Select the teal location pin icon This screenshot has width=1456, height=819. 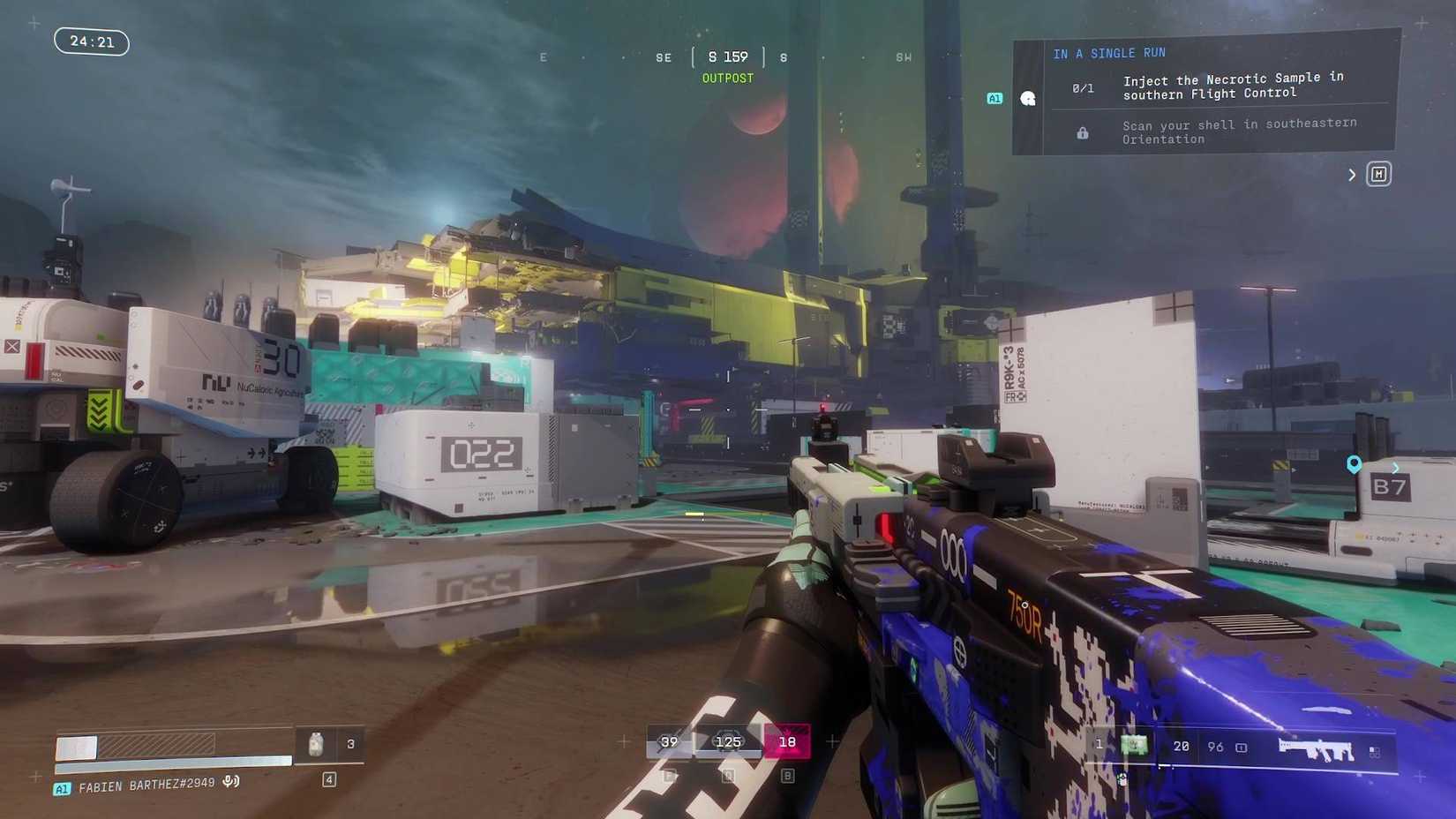1354,463
